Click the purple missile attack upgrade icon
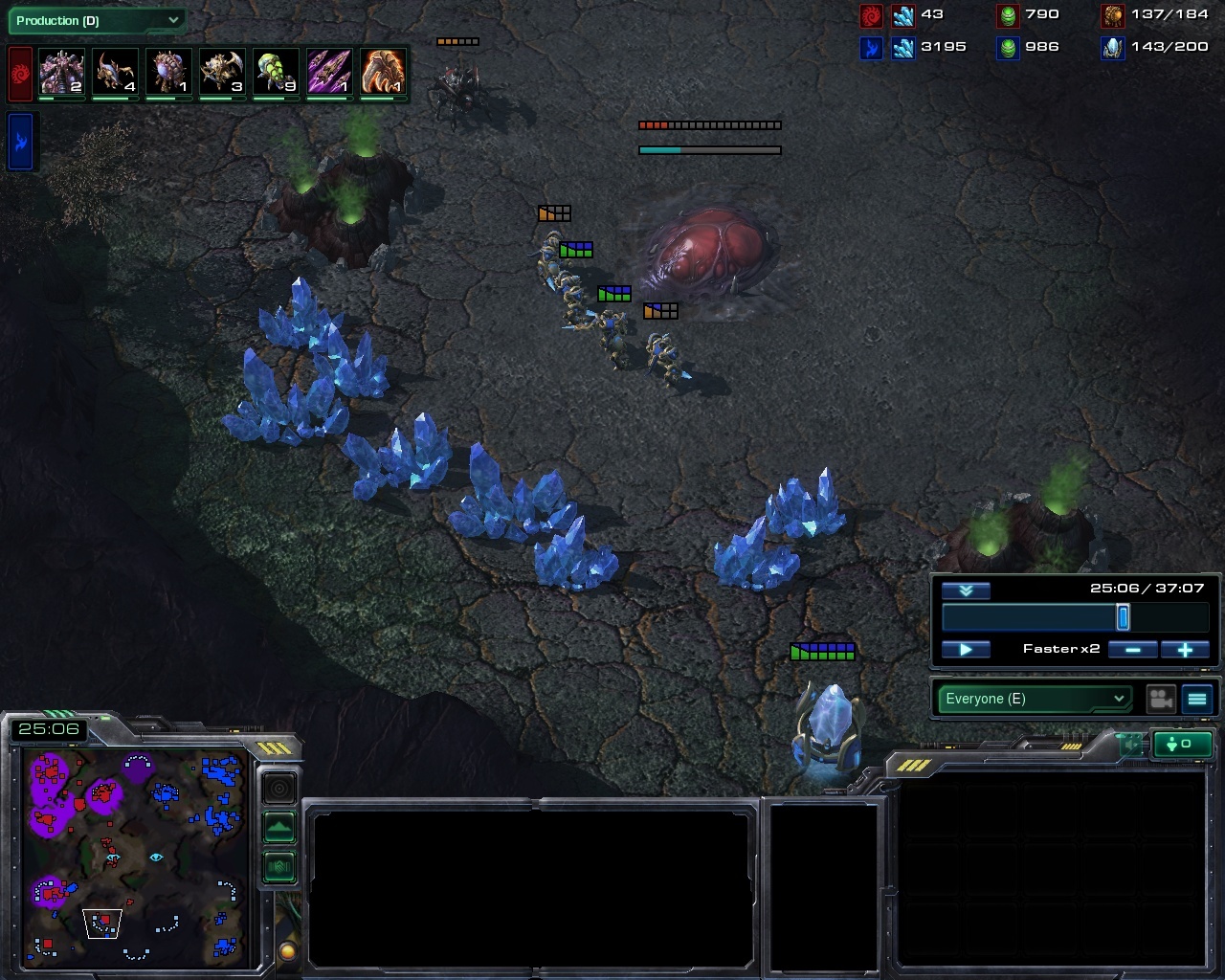 point(329,73)
